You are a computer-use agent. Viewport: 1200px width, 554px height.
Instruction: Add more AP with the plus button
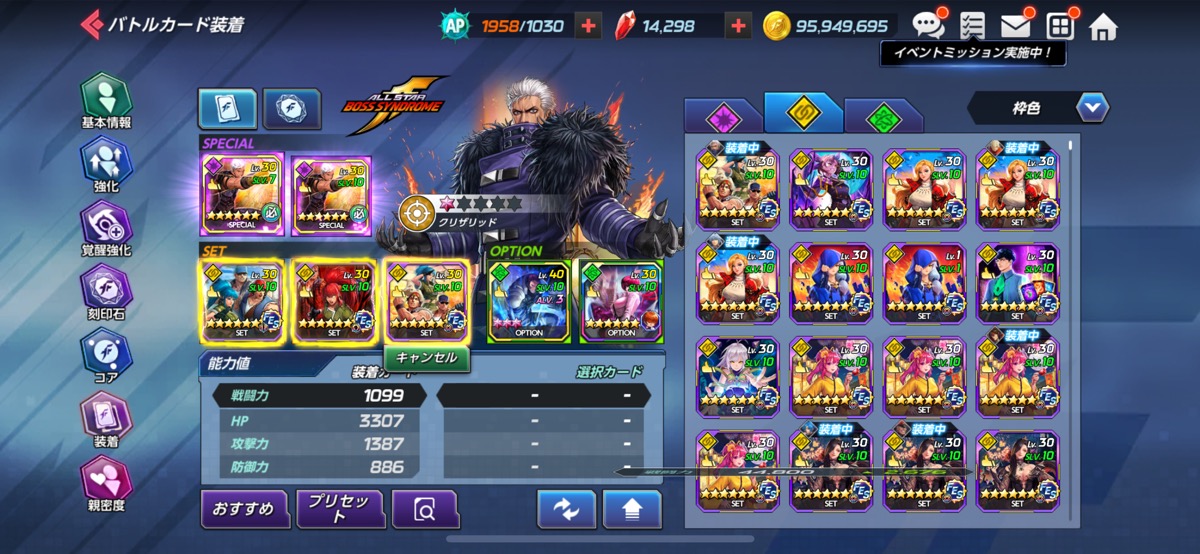click(x=588, y=26)
